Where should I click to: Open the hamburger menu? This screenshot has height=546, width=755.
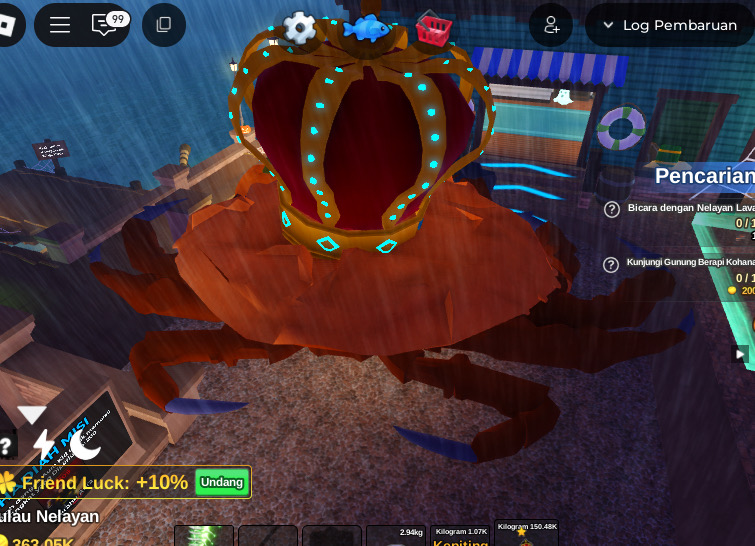(60, 25)
